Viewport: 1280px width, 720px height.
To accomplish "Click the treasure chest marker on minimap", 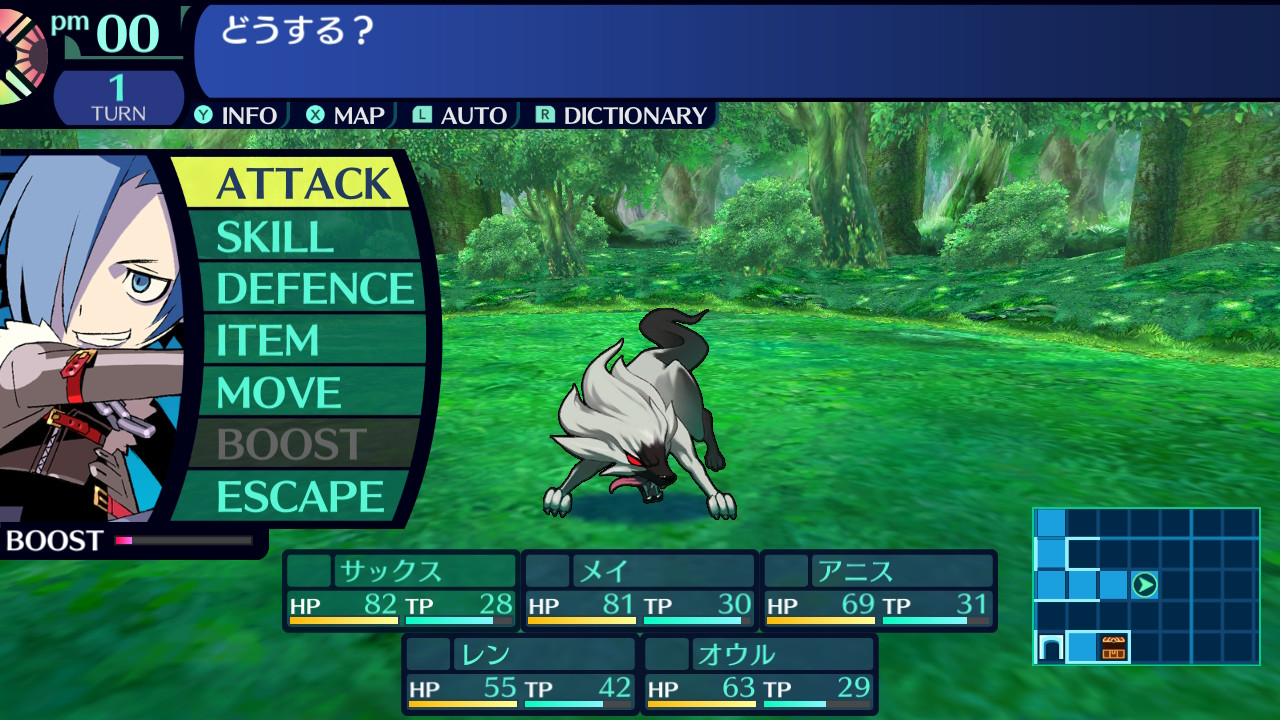I will click(1113, 648).
